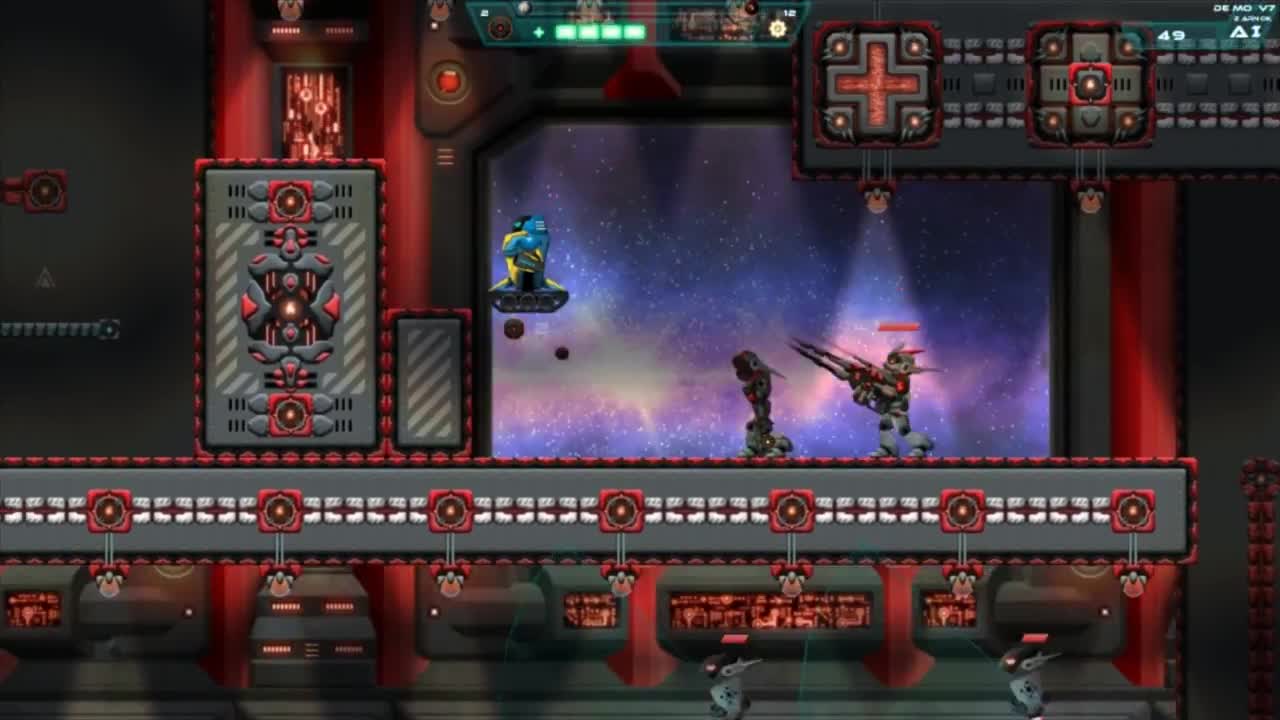Click the red reactor icon on HUD left
Image resolution: width=1280 pixels, height=720 pixels.
[x=500, y=27]
